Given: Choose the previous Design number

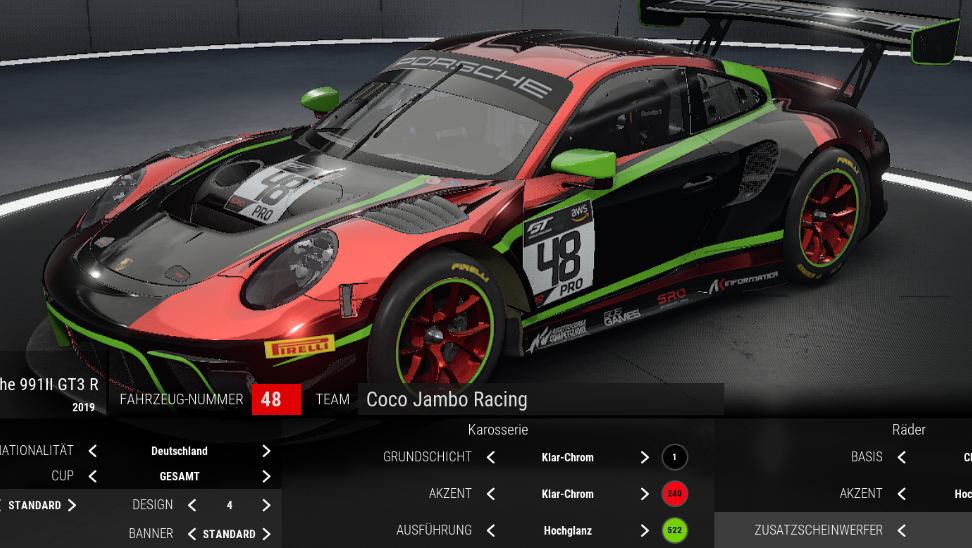Looking at the screenshot, I should [192, 505].
